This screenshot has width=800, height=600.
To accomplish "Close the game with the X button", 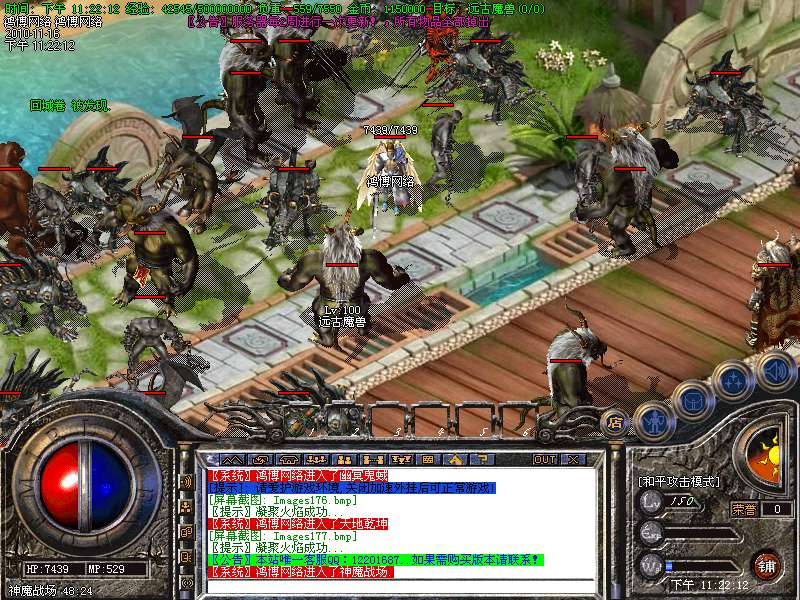I will pyautogui.click(x=572, y=459).
